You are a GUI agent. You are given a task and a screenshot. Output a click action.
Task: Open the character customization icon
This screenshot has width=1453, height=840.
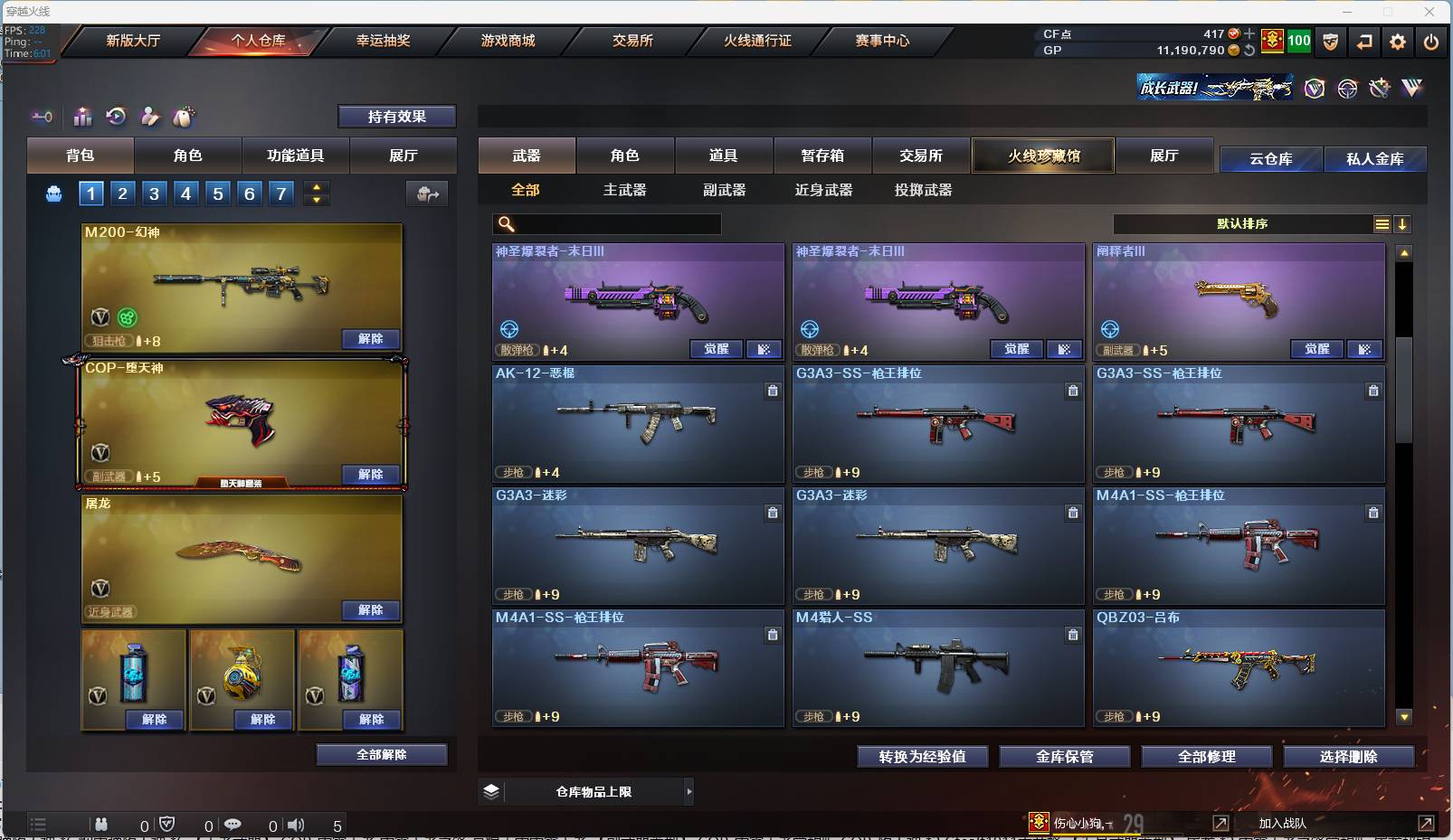click(x=150, y=117)
